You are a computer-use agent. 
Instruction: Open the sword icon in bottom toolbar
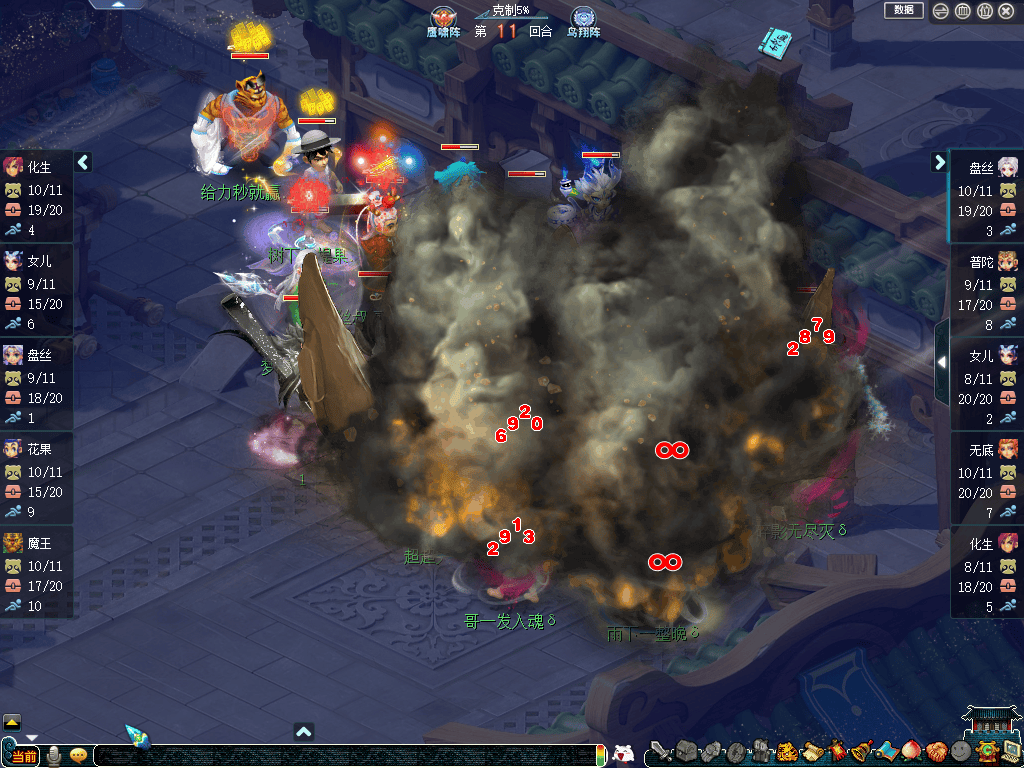660,751
